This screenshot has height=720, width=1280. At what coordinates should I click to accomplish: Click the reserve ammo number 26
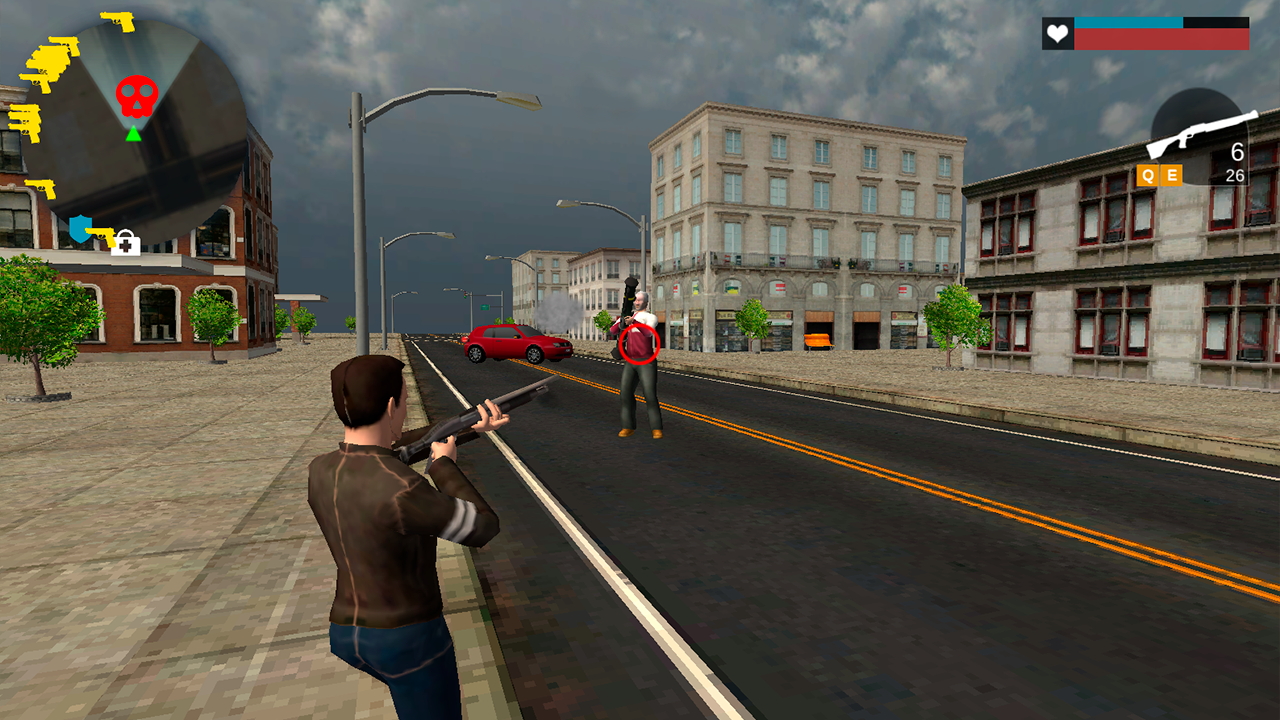click(1234, 176)
